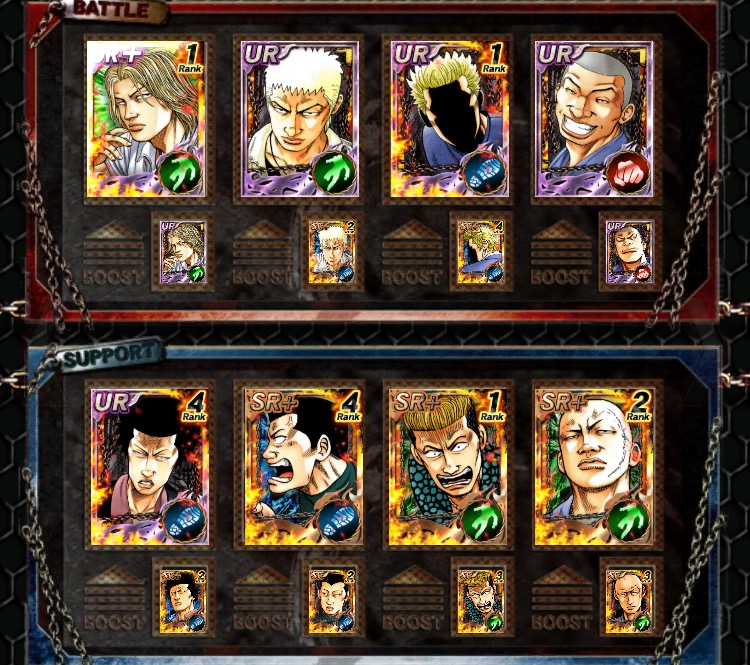
Task: Select the spiky blonde UR battle card
Action: click(446, 119)
